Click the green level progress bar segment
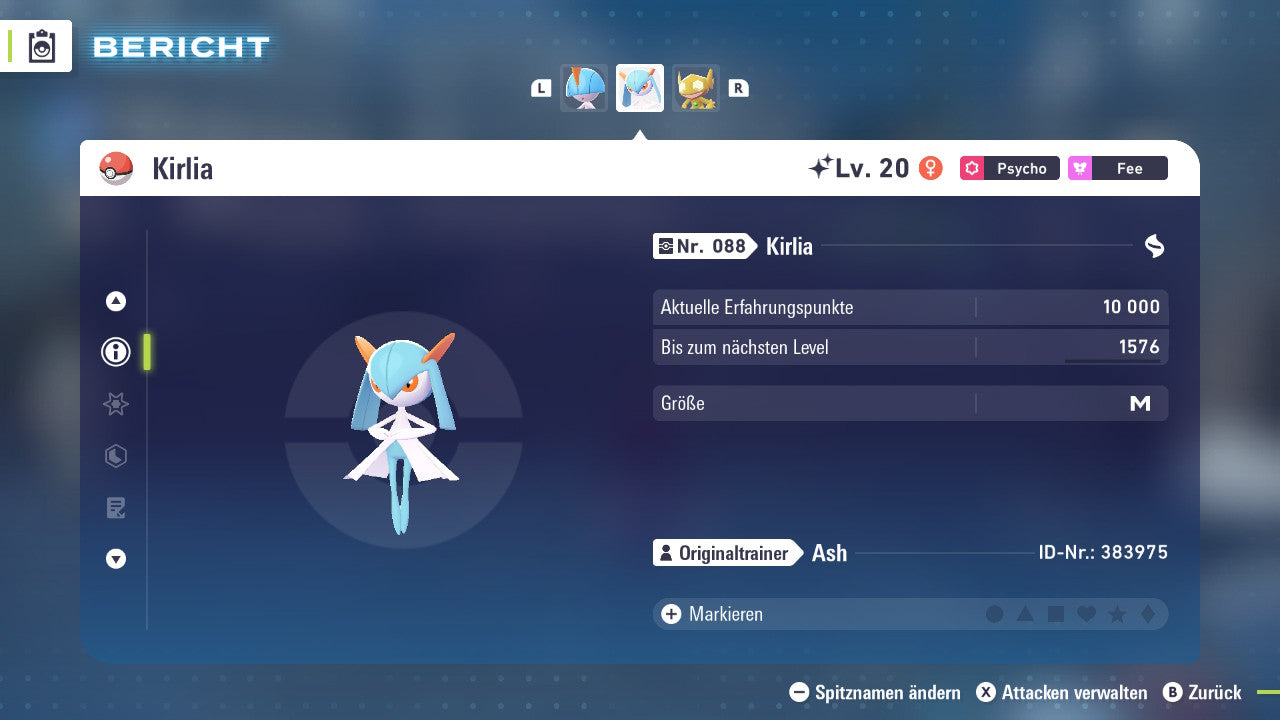This screenshot has height=720, width=1280. pos(146,352)
